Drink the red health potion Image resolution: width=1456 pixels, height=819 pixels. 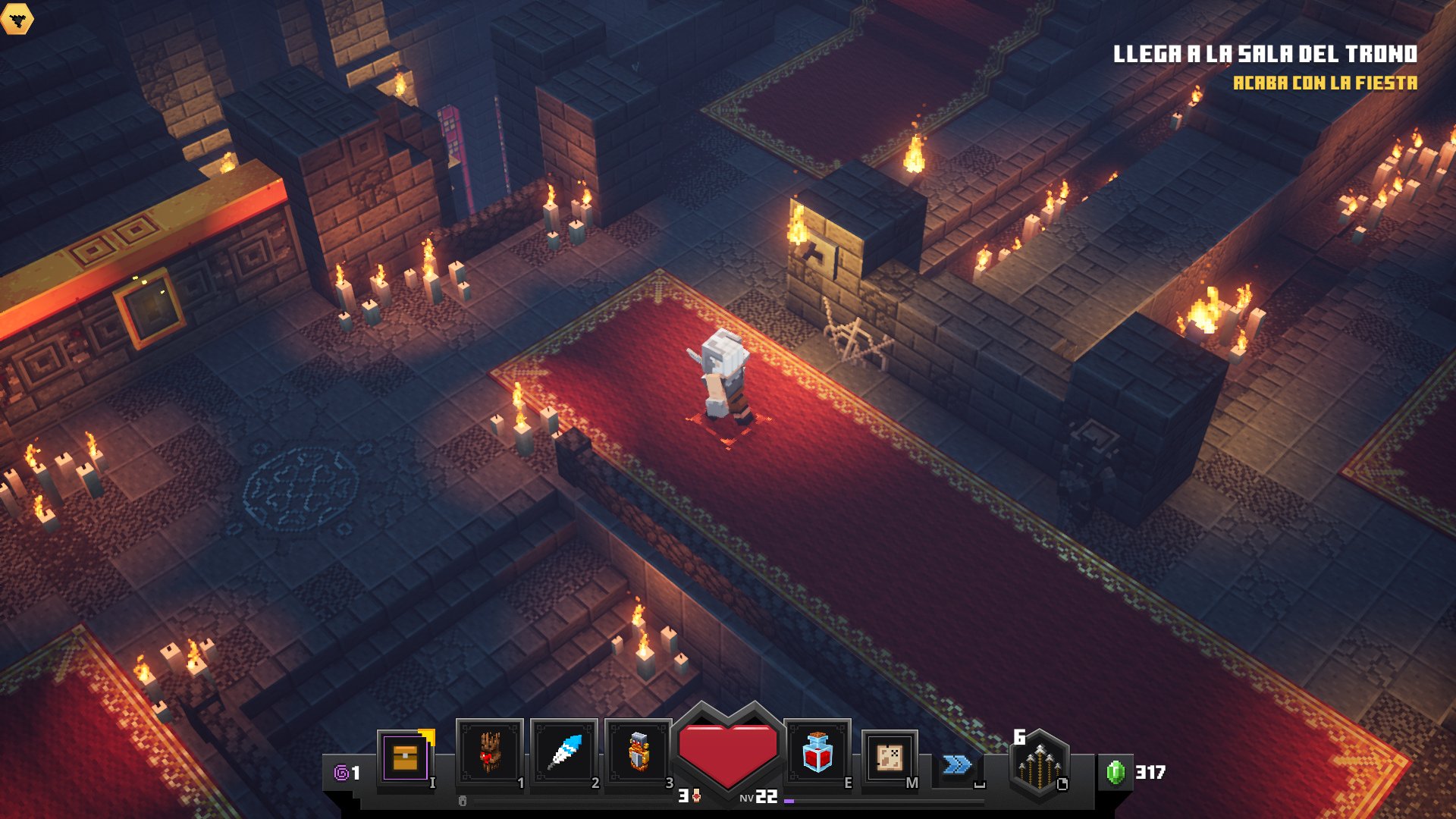[x=817, y=753]
